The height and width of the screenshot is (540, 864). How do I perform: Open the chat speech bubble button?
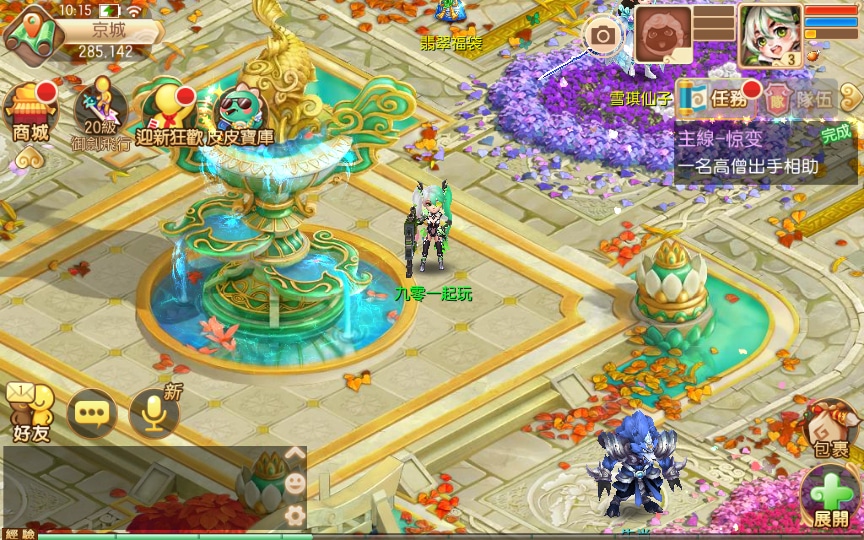92,412
